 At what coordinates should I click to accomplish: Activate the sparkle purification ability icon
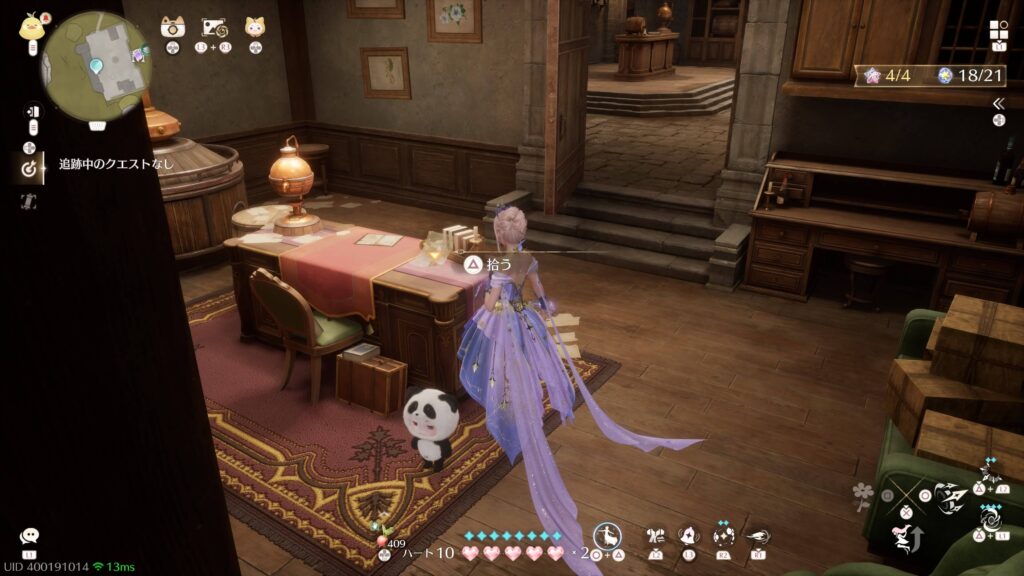click(723, 536)
